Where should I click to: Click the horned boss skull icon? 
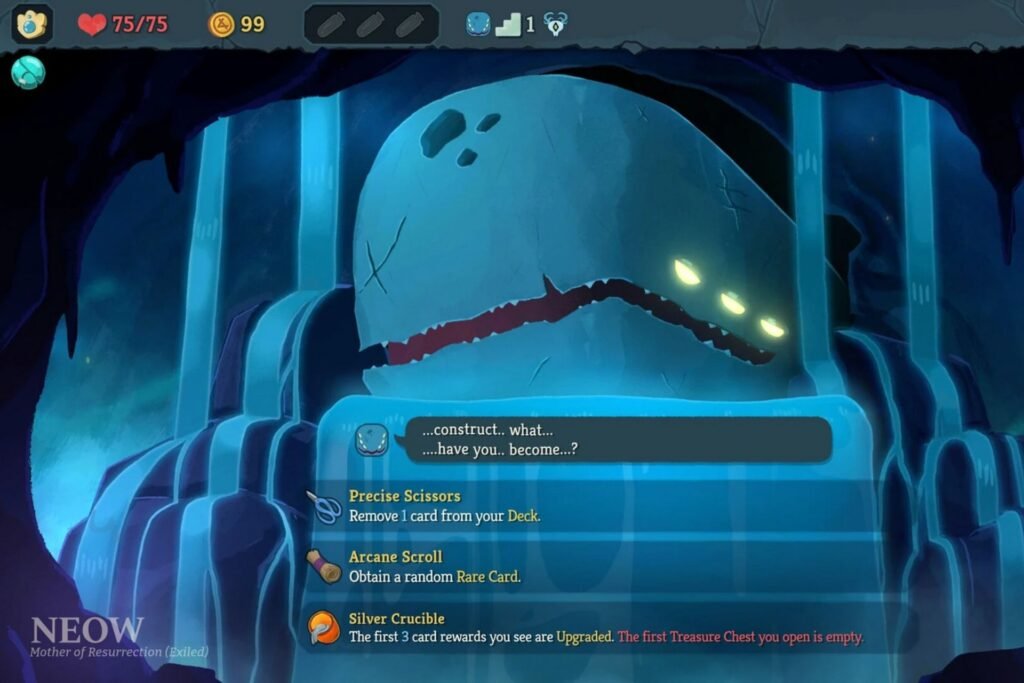[x=555, y=25]
